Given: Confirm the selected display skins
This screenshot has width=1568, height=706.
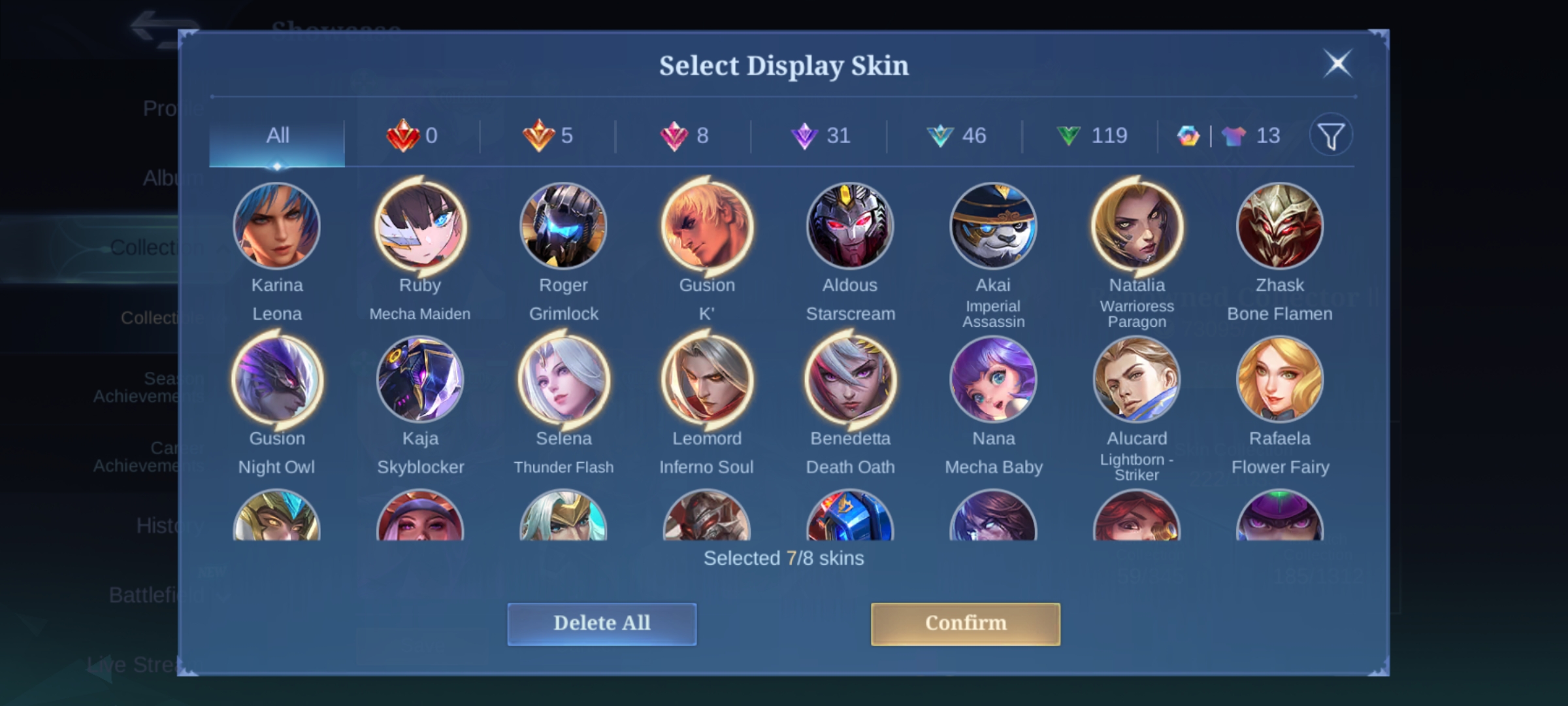Looking at the screenshot, I should pyautogui.click(x=965, y=624).
